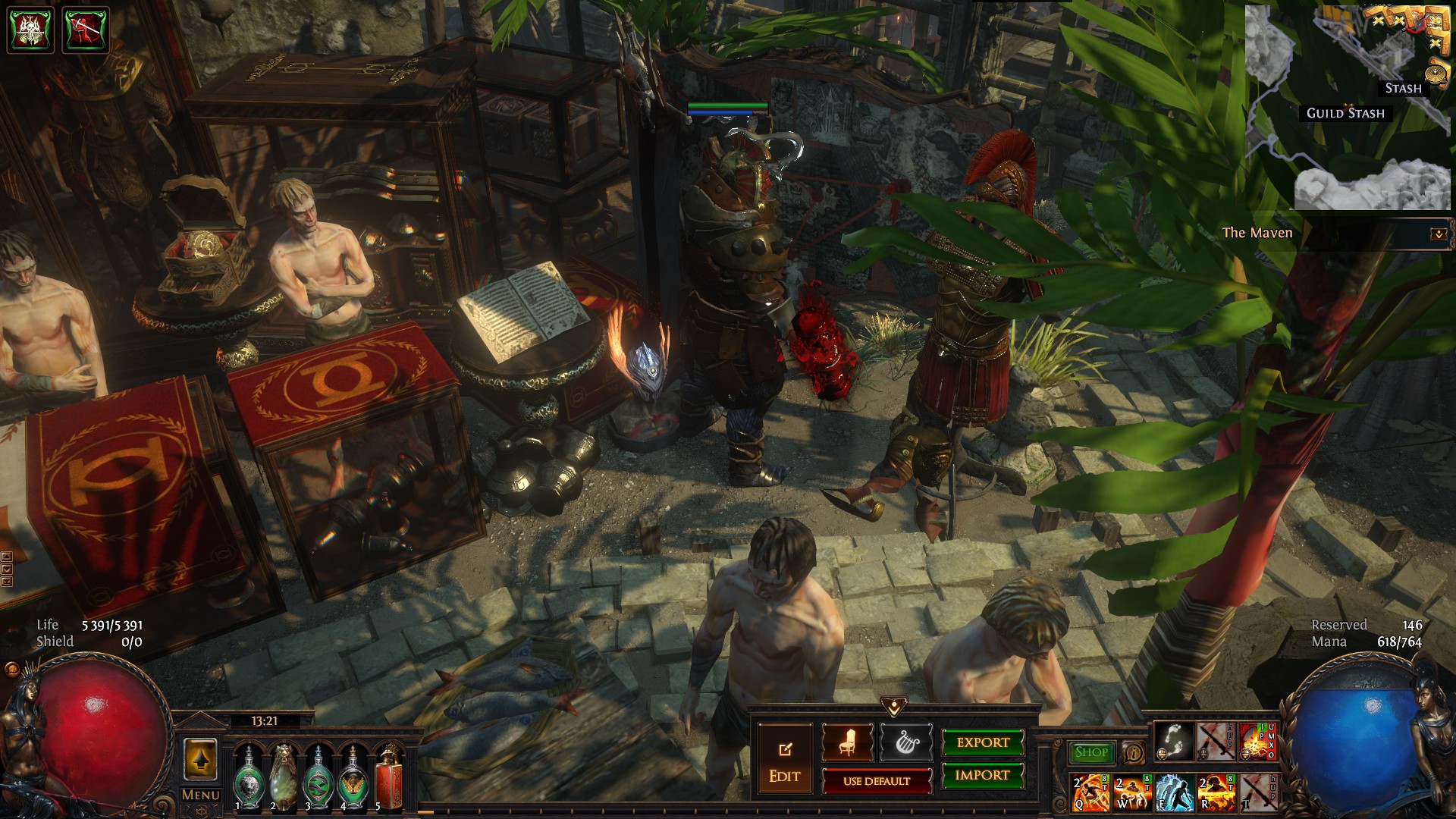Screen dimensions: 1456x819
Task: Collapse the hideout panel with the arrow
Action: click(894, 707)
